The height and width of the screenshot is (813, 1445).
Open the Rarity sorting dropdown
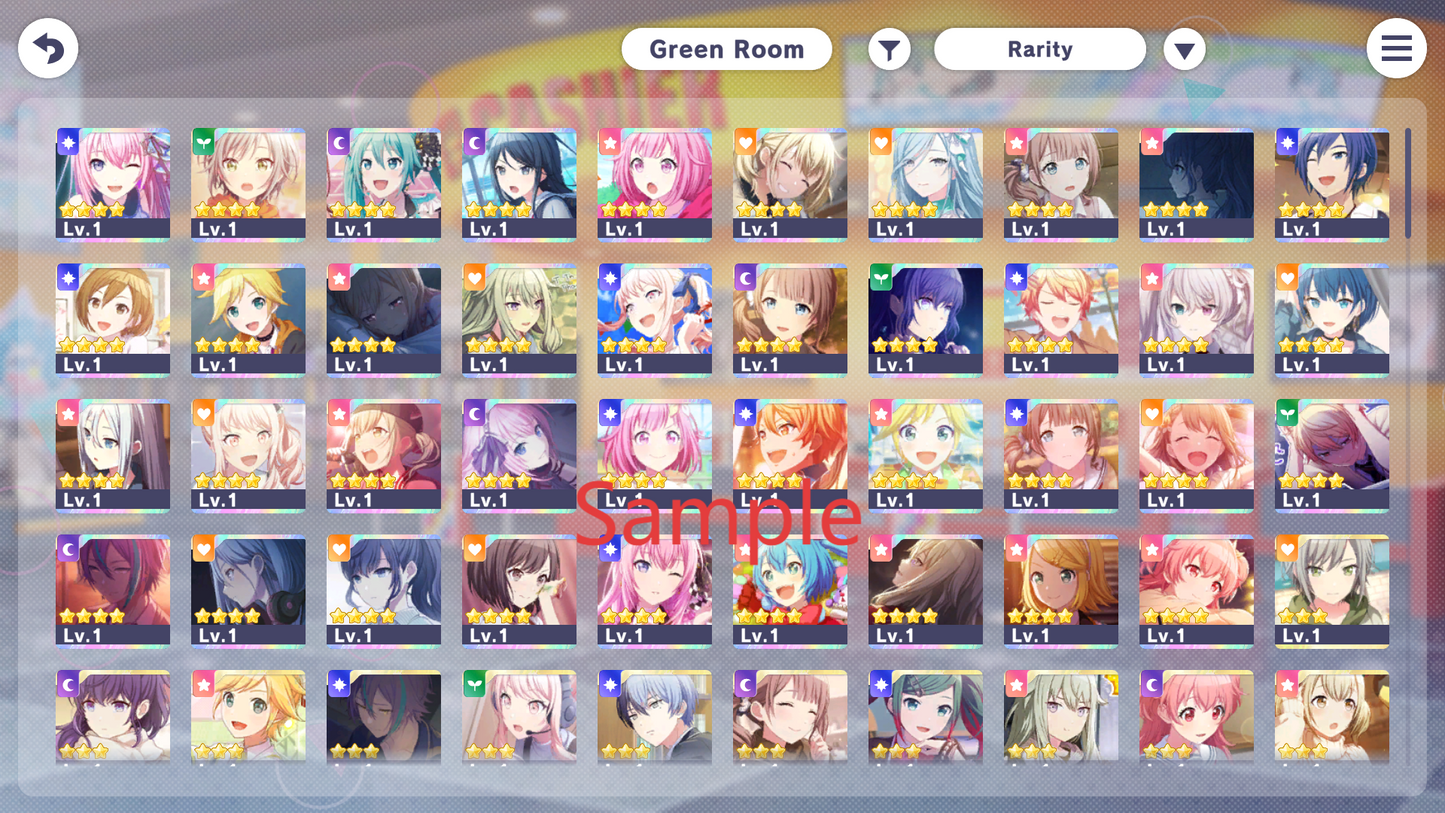[1039, 48]
